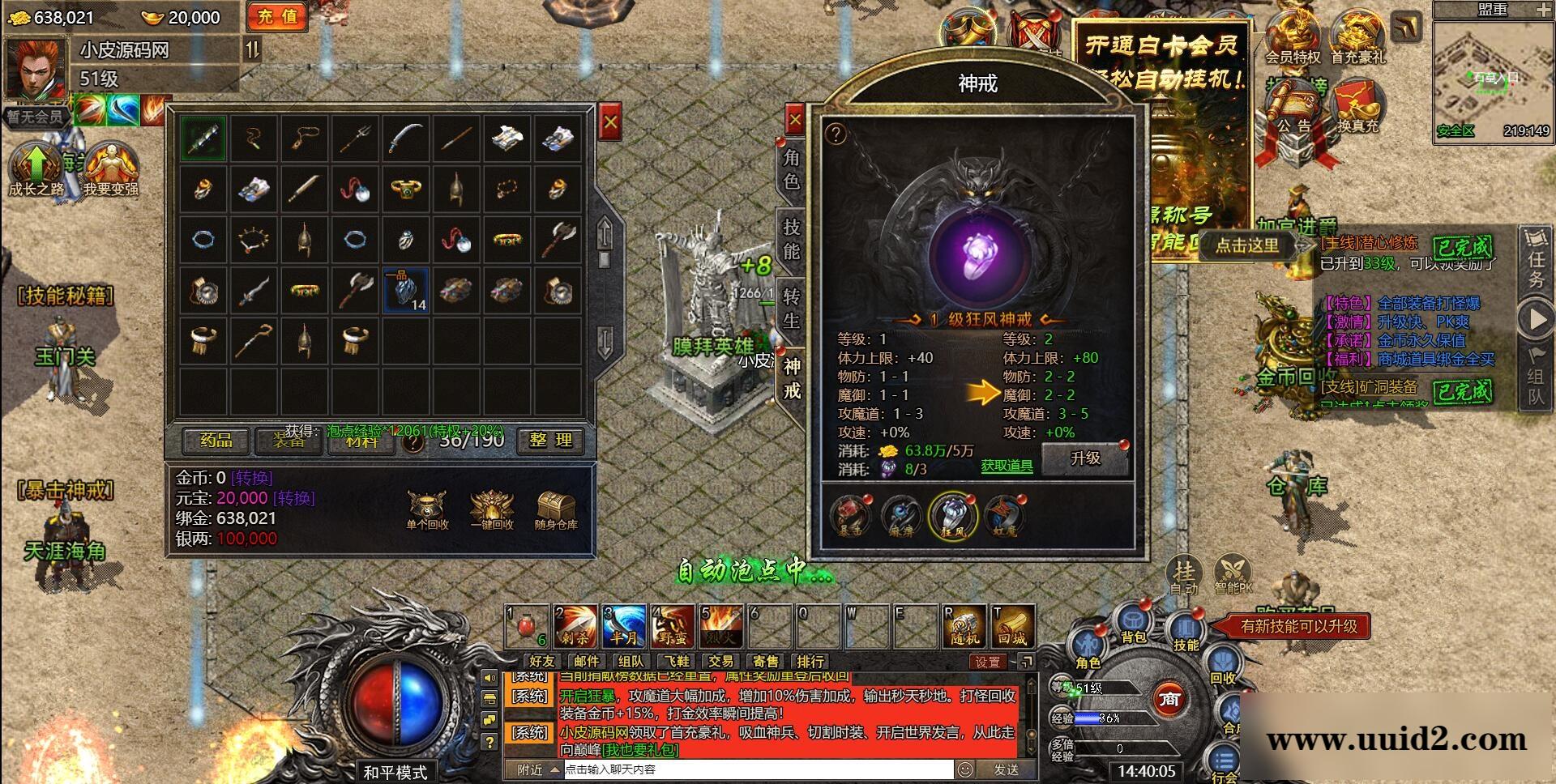Click the inventory scroll-up arrow

pyautogui.click(x=603, y=234)
